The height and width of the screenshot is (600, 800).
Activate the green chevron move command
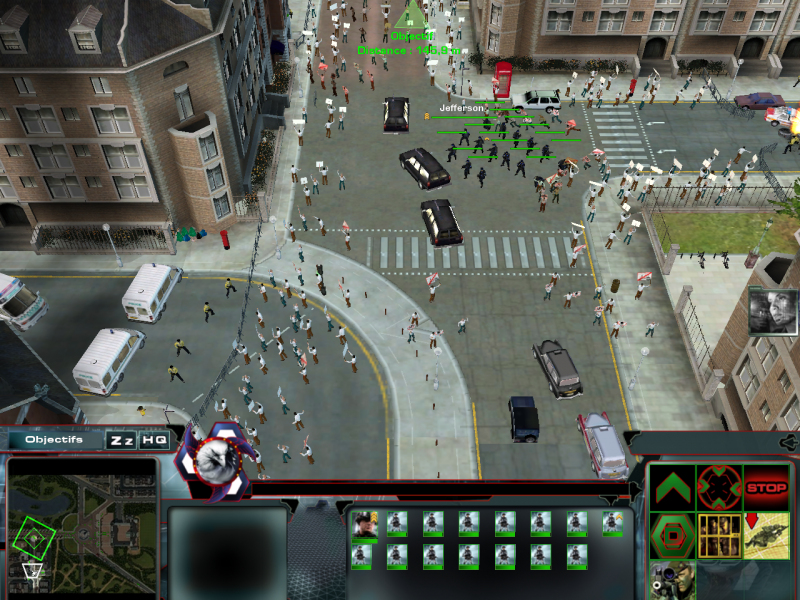[x=671, y=487]
